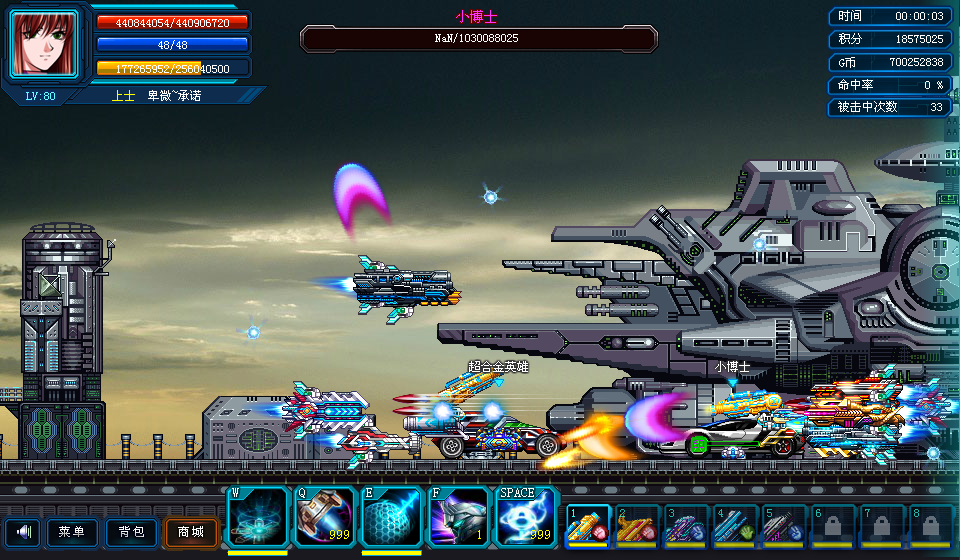Open the 菜单 menu
The image size is (960, 560).
point(72,532)
